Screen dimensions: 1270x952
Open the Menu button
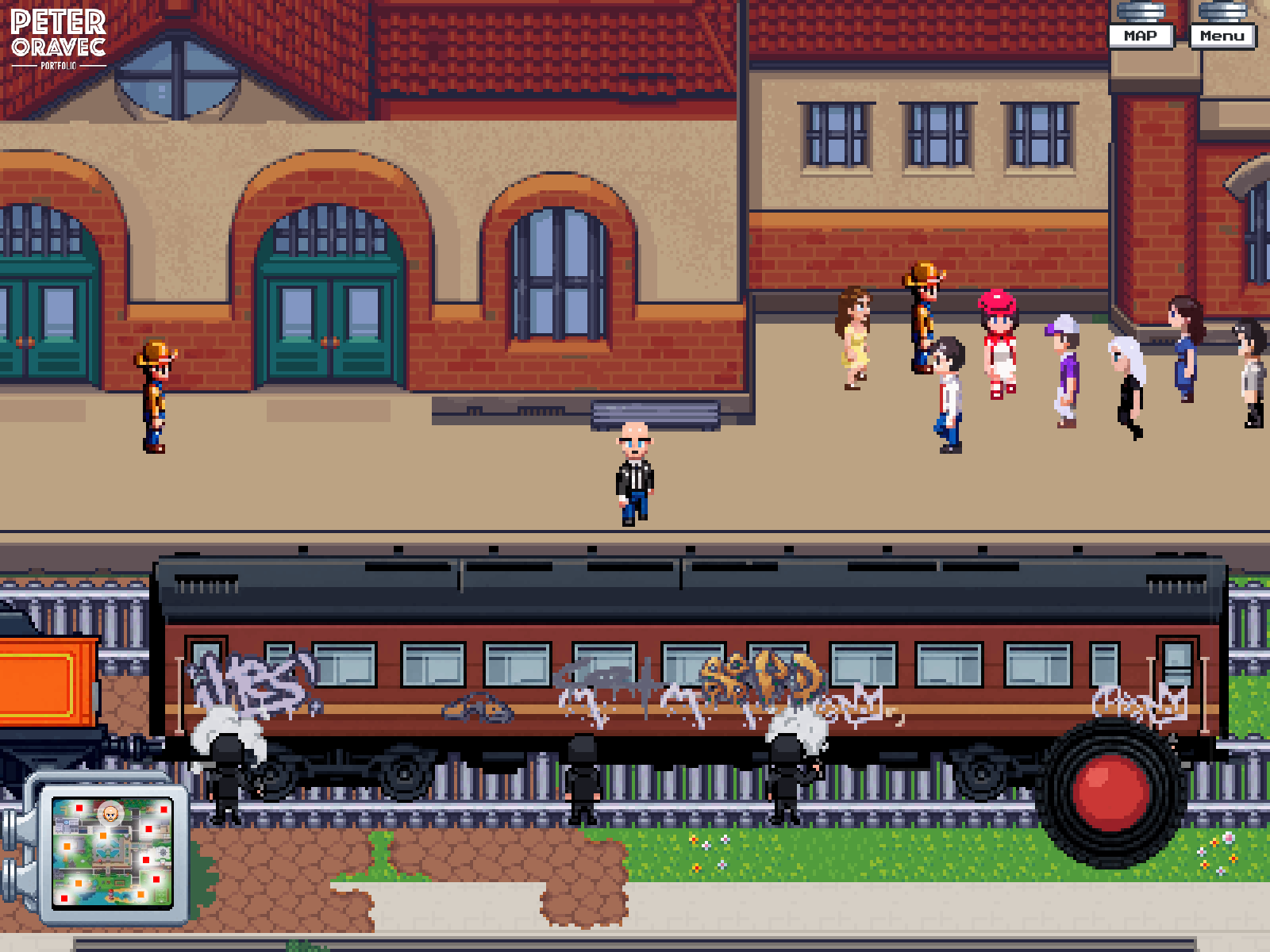1222,36
